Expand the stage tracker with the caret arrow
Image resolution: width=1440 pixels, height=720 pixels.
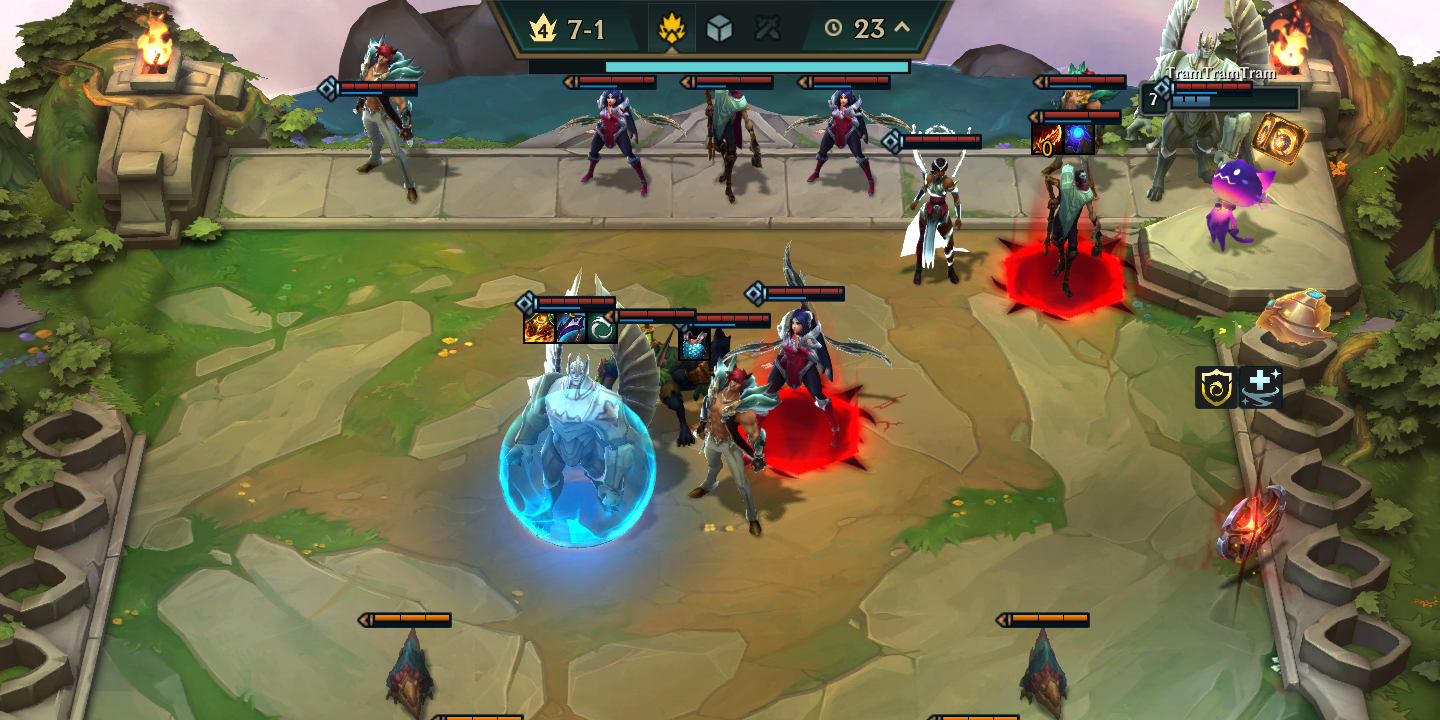(902, 28)
